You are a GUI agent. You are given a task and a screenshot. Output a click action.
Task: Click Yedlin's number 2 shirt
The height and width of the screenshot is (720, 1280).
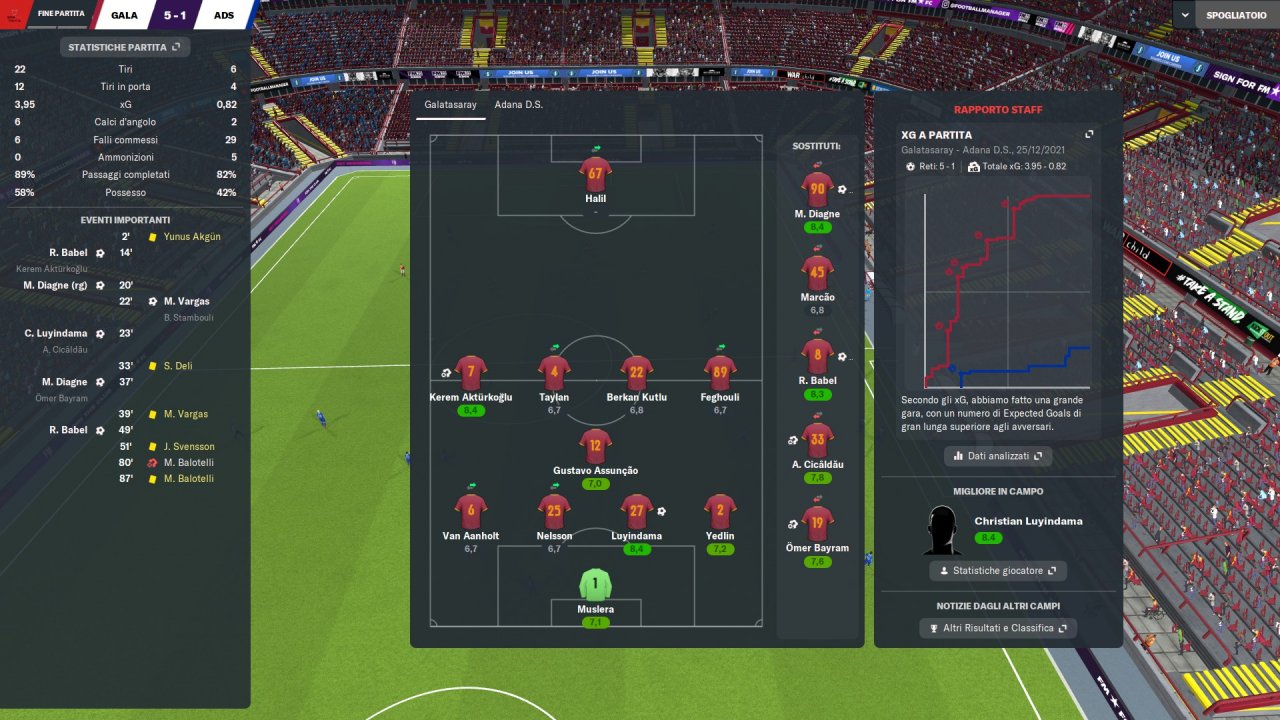tap(719, 511)
